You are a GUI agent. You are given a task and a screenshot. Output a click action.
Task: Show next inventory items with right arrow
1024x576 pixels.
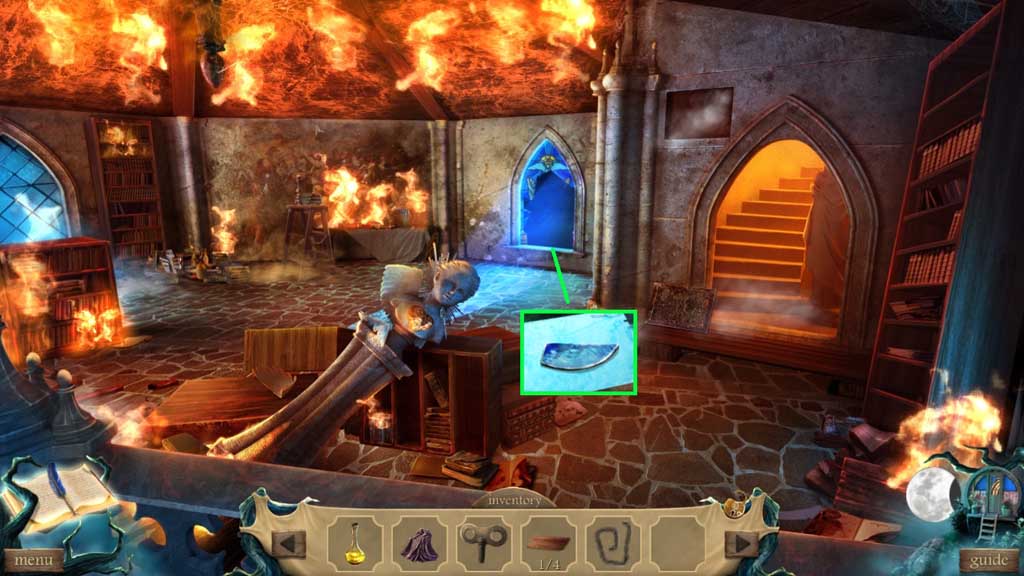click(x=741, y=543)
